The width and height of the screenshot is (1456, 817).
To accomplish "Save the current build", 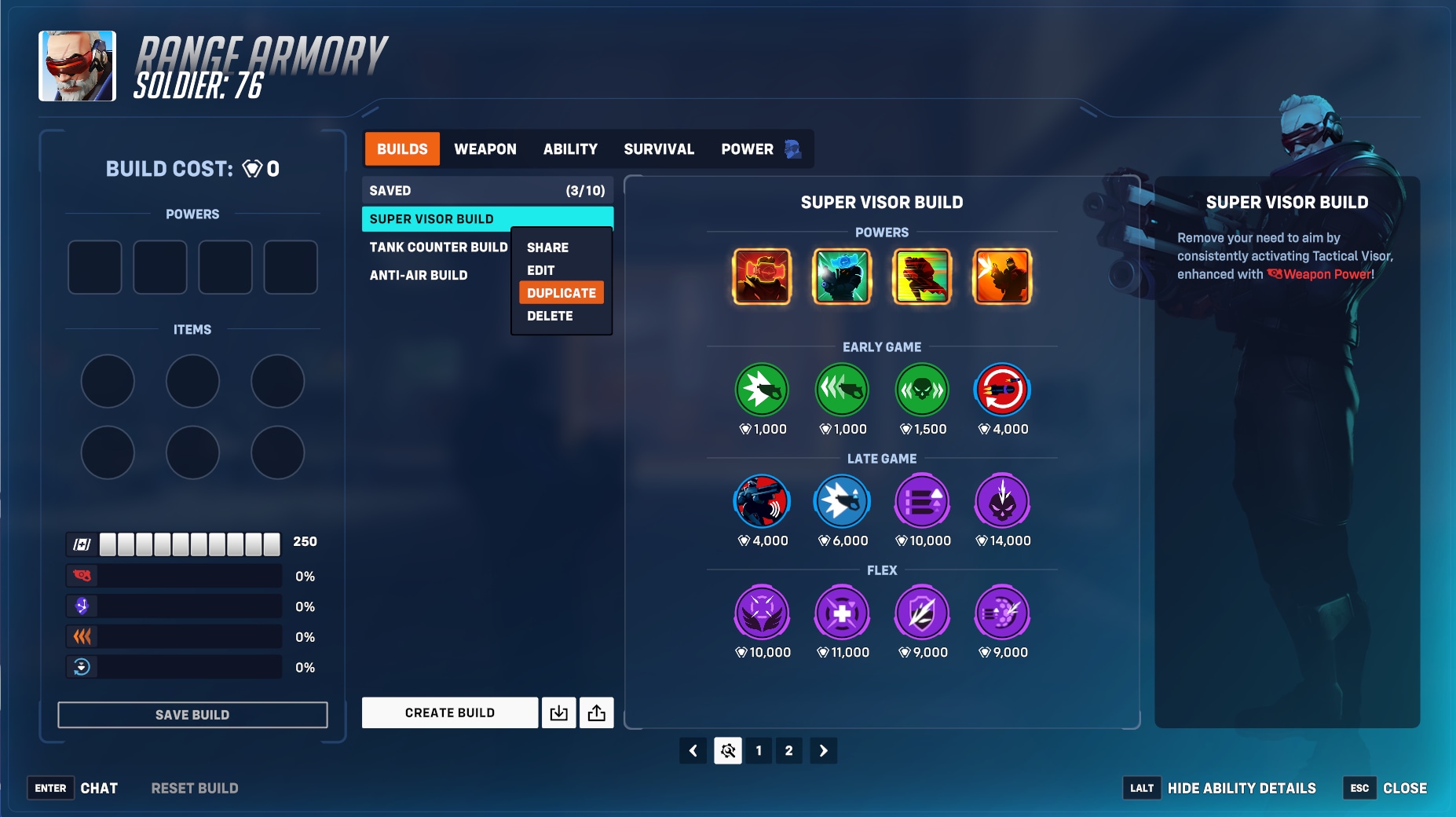I will pyautogui.click(x=192, y=715).
